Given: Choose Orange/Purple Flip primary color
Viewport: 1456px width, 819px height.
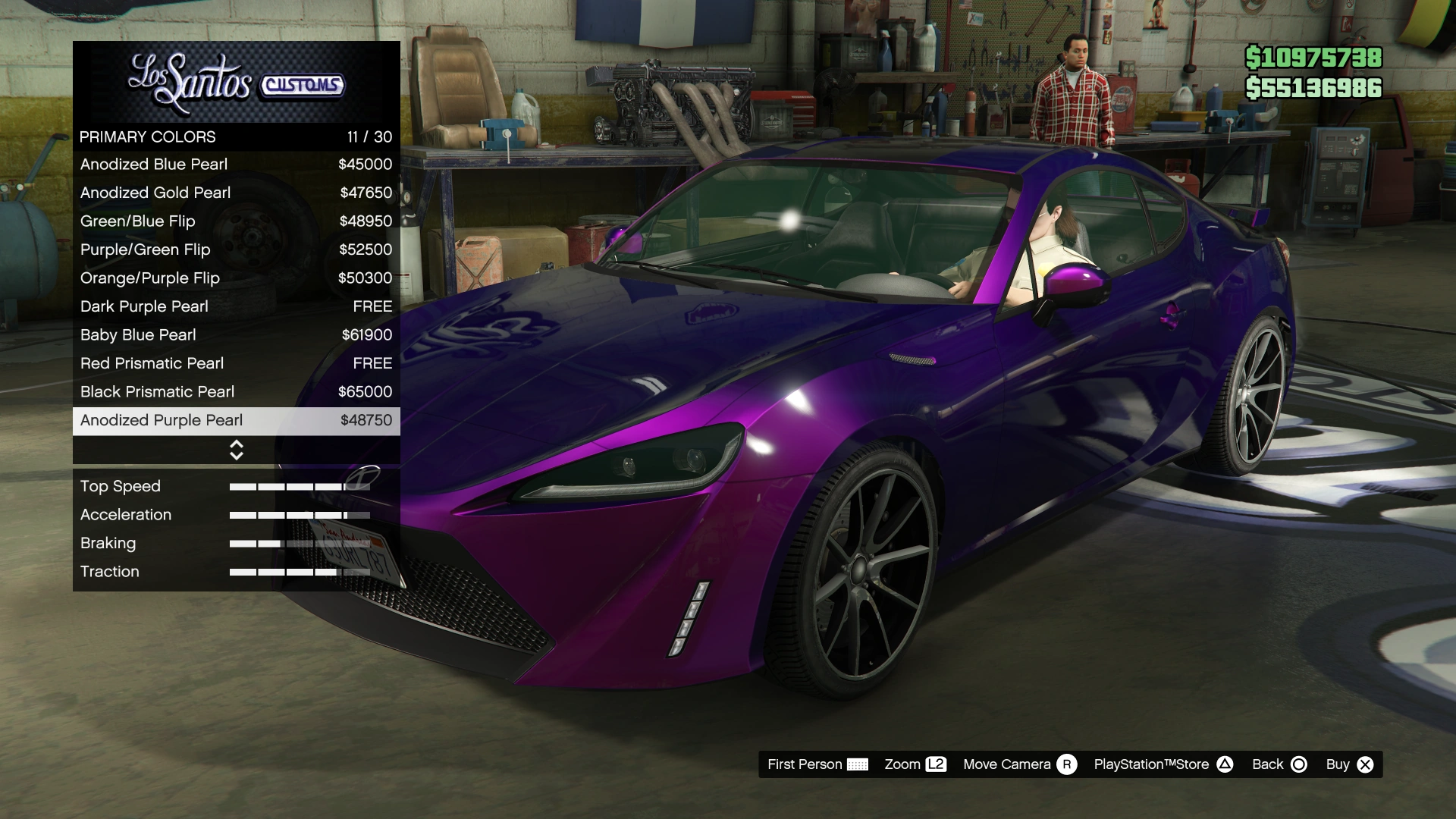Looking at the screenshot, I should point(236,278).
